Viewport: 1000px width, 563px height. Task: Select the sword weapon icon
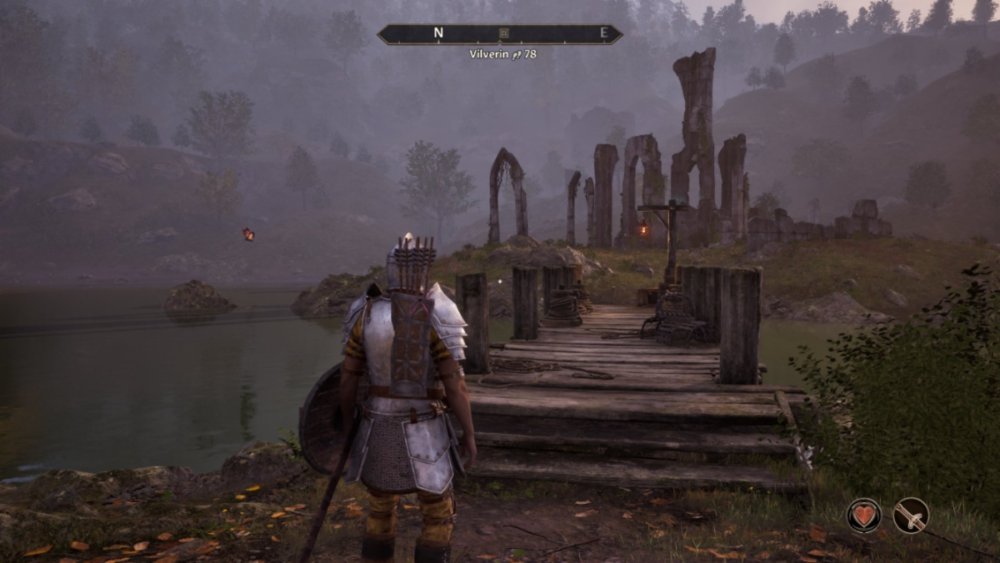point(911,516)
